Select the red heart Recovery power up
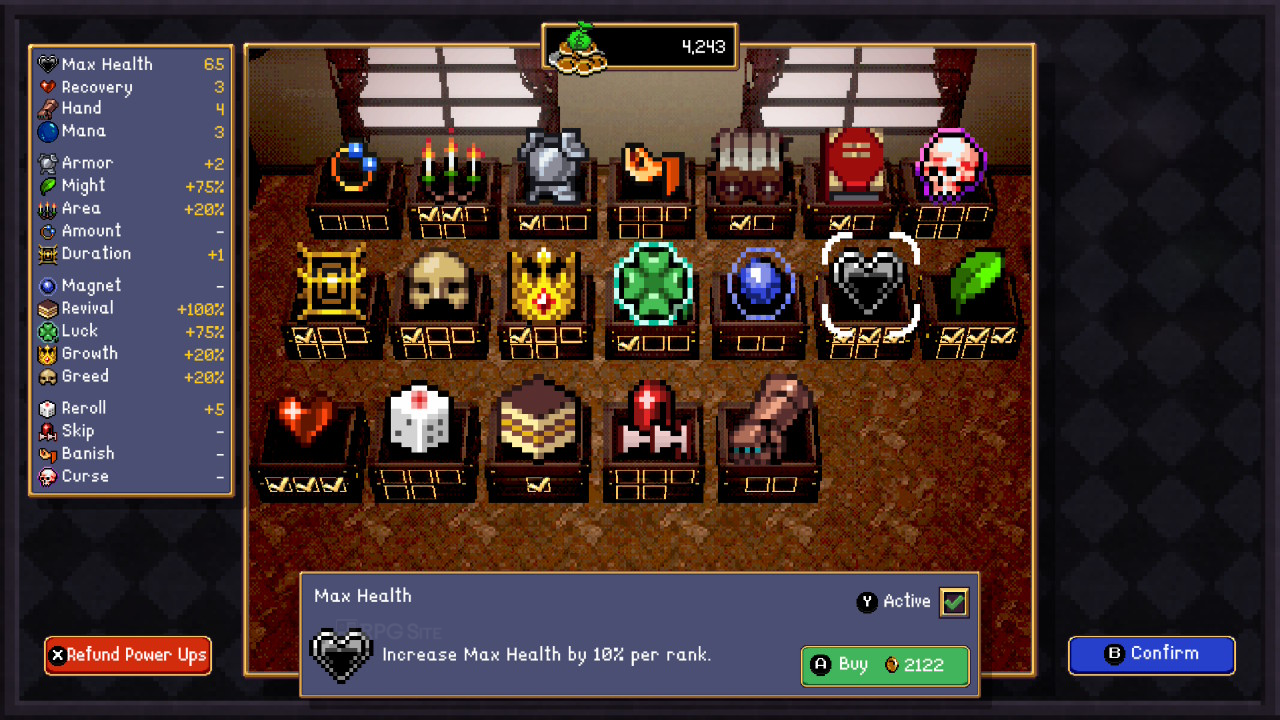Viewport: 1280px width, 720px height. [x=306, y=420]
